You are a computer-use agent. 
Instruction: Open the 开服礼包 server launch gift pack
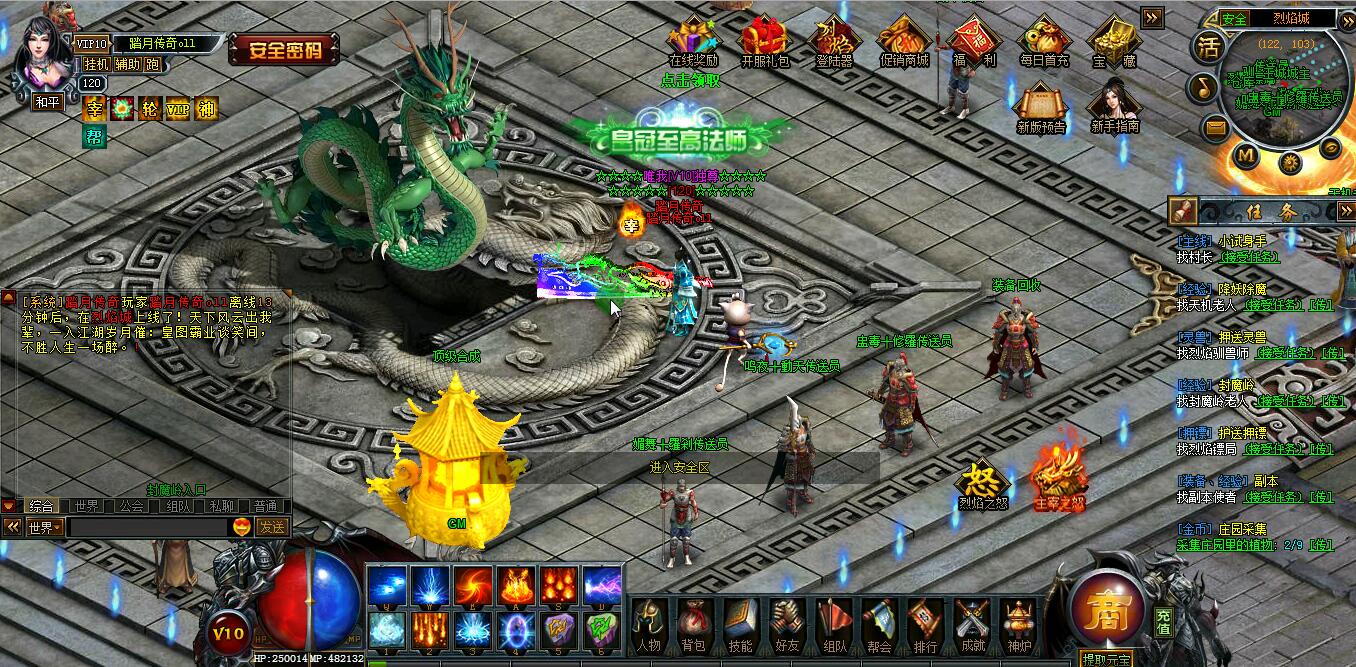(764, 39)
